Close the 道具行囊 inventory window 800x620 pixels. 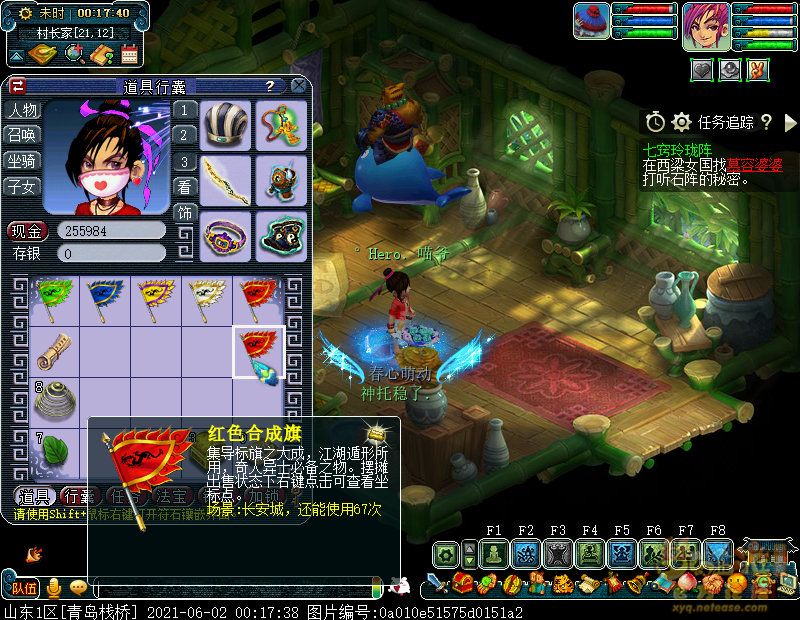click(x=298, y=86)
